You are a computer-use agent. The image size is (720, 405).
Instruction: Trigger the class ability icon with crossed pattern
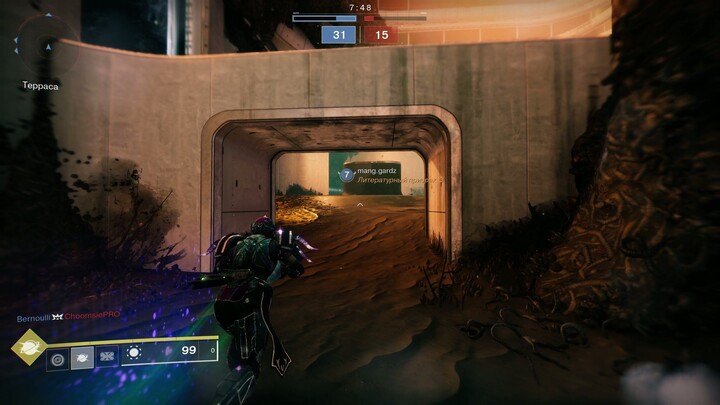coord(106,356)
